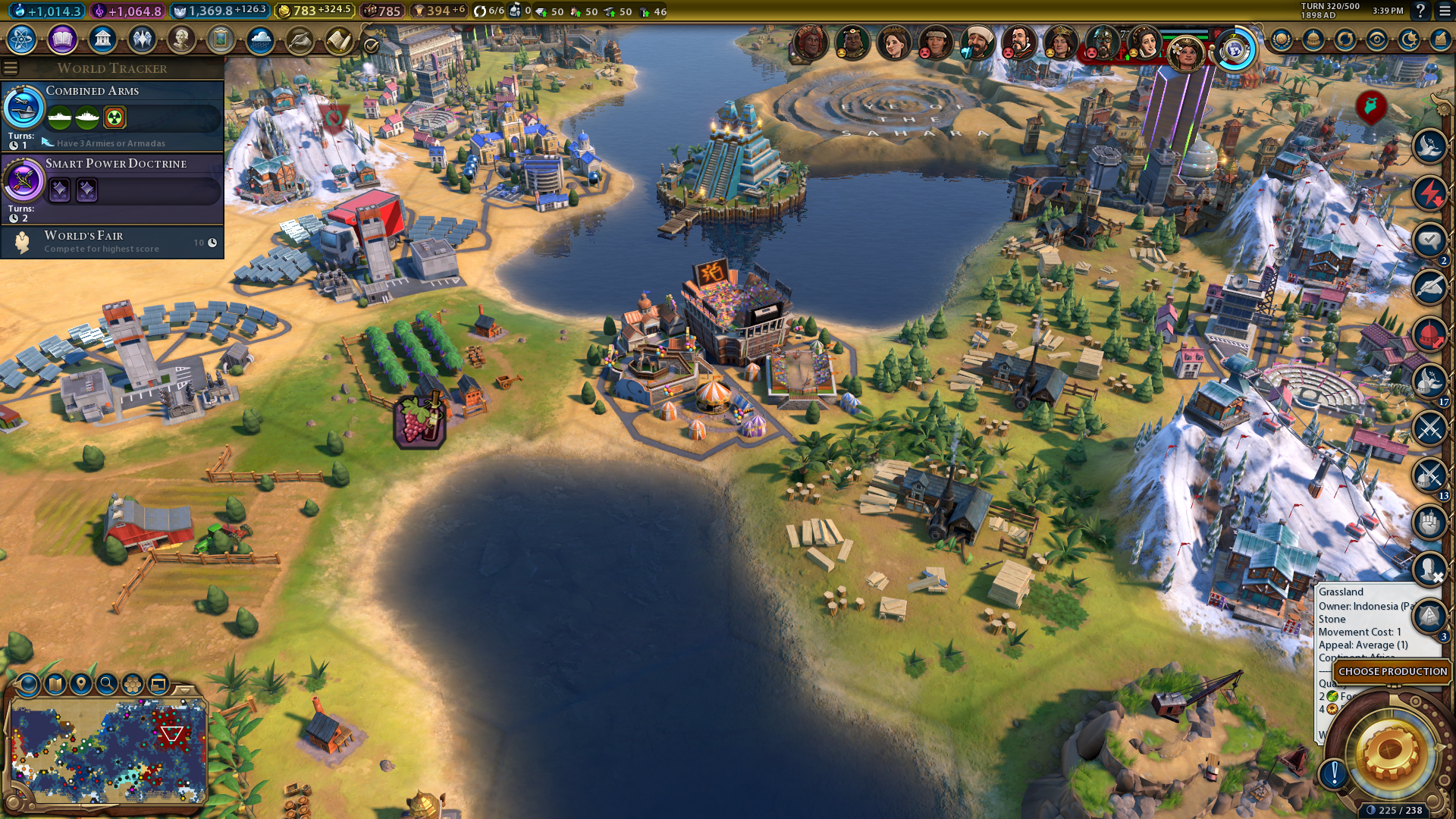Select the Smart Power Doctrine civic tracker
The image size is (1456, 819).
(x=112, y=187)
